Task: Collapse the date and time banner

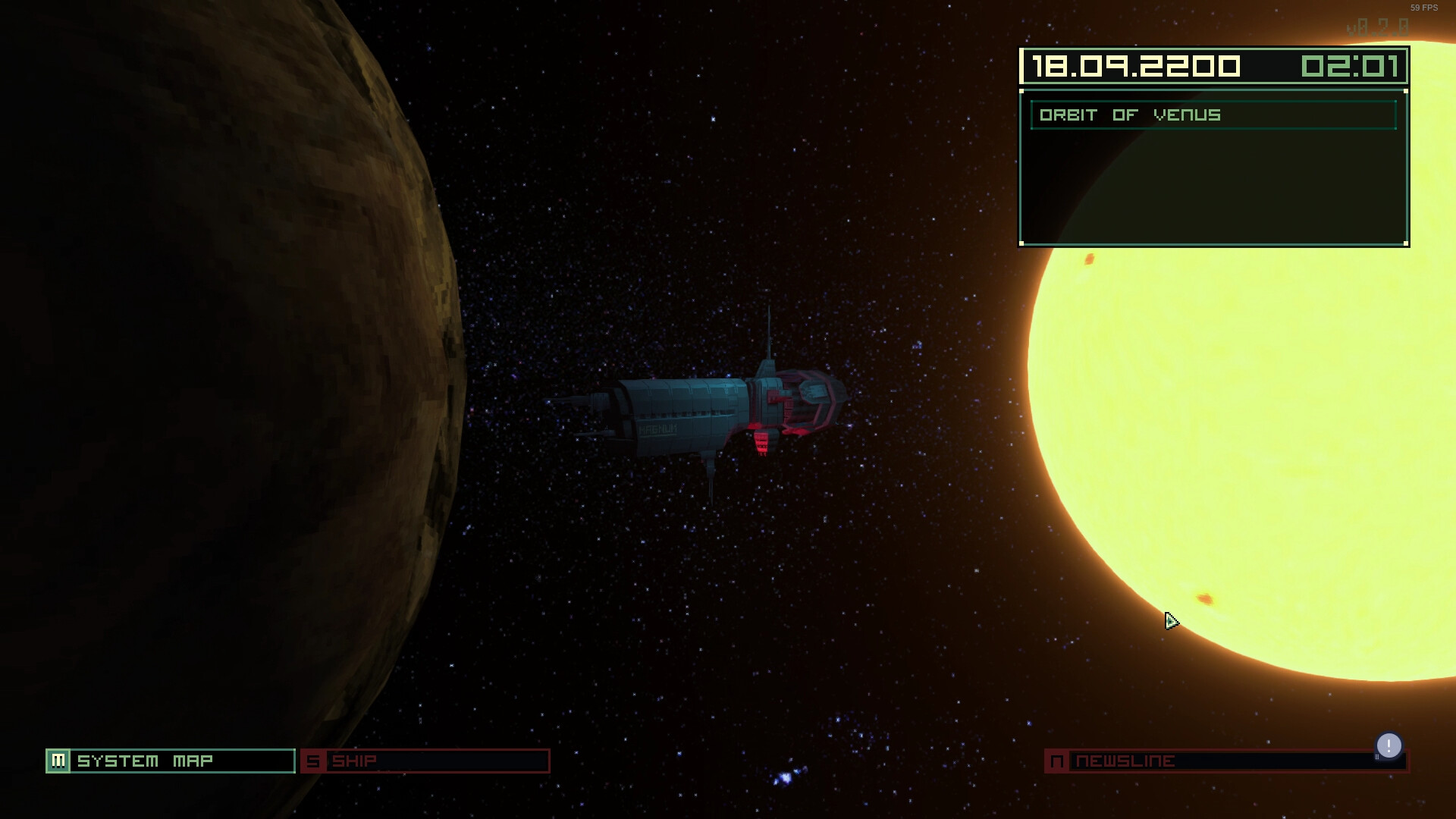Action: point(1213,66)
